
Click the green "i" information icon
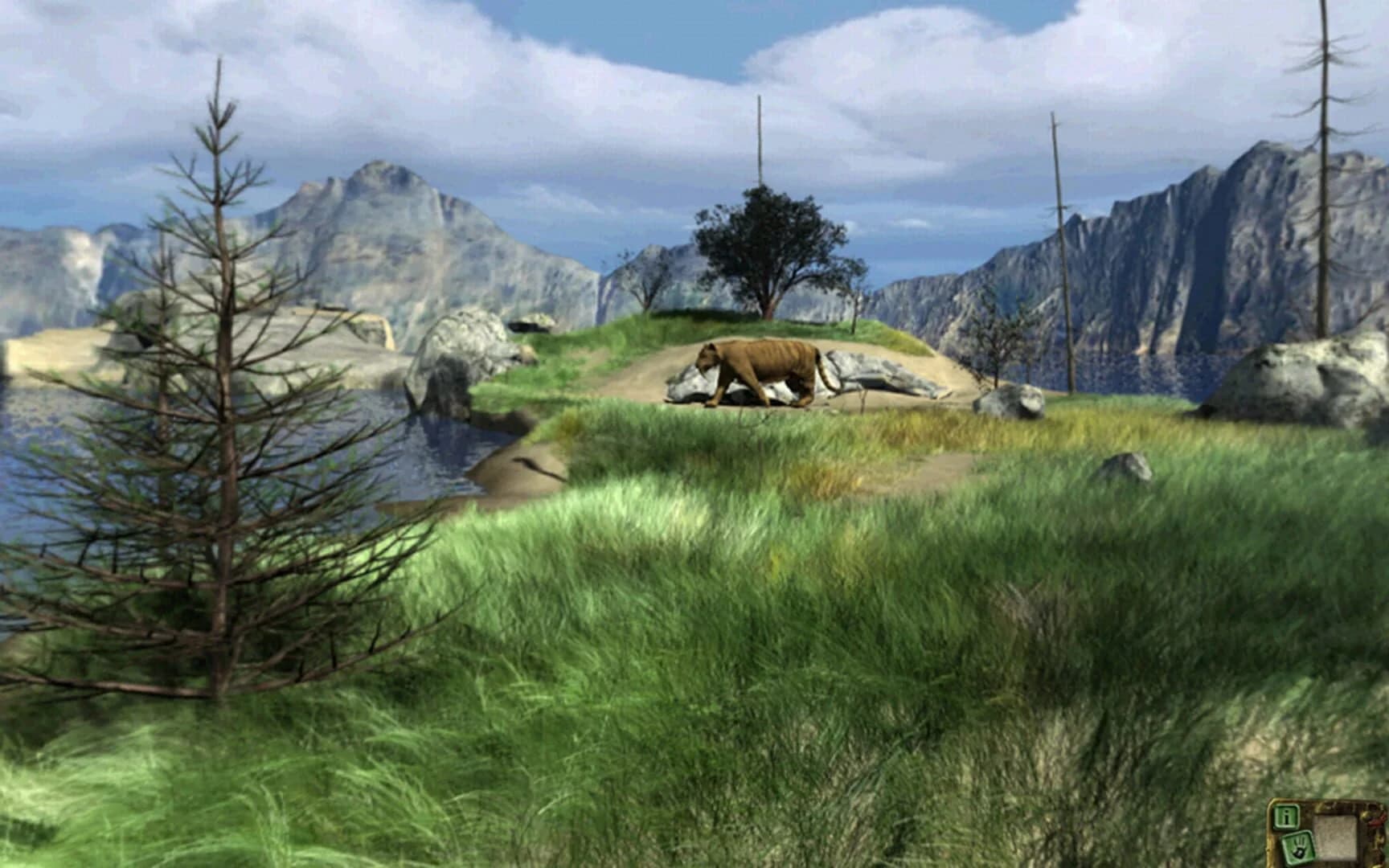(x=1286, y=817)
